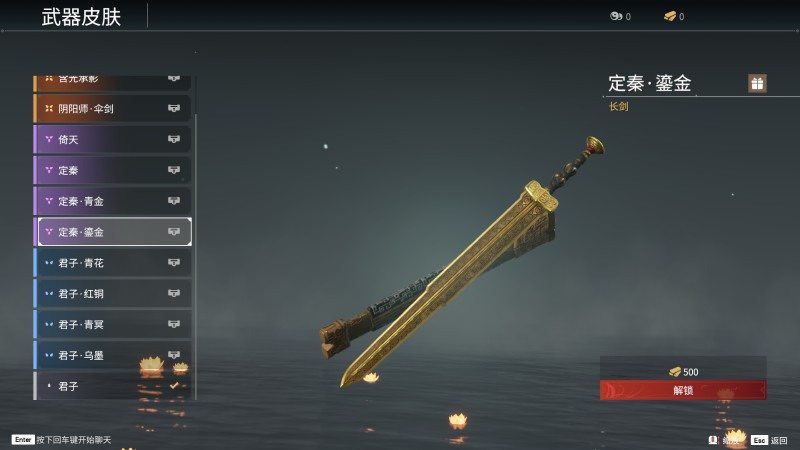The height and width of the screenshot is (450, 800).
Task: Unlock the skin with the red 解锁 button
Action: [x=683, y=390]
